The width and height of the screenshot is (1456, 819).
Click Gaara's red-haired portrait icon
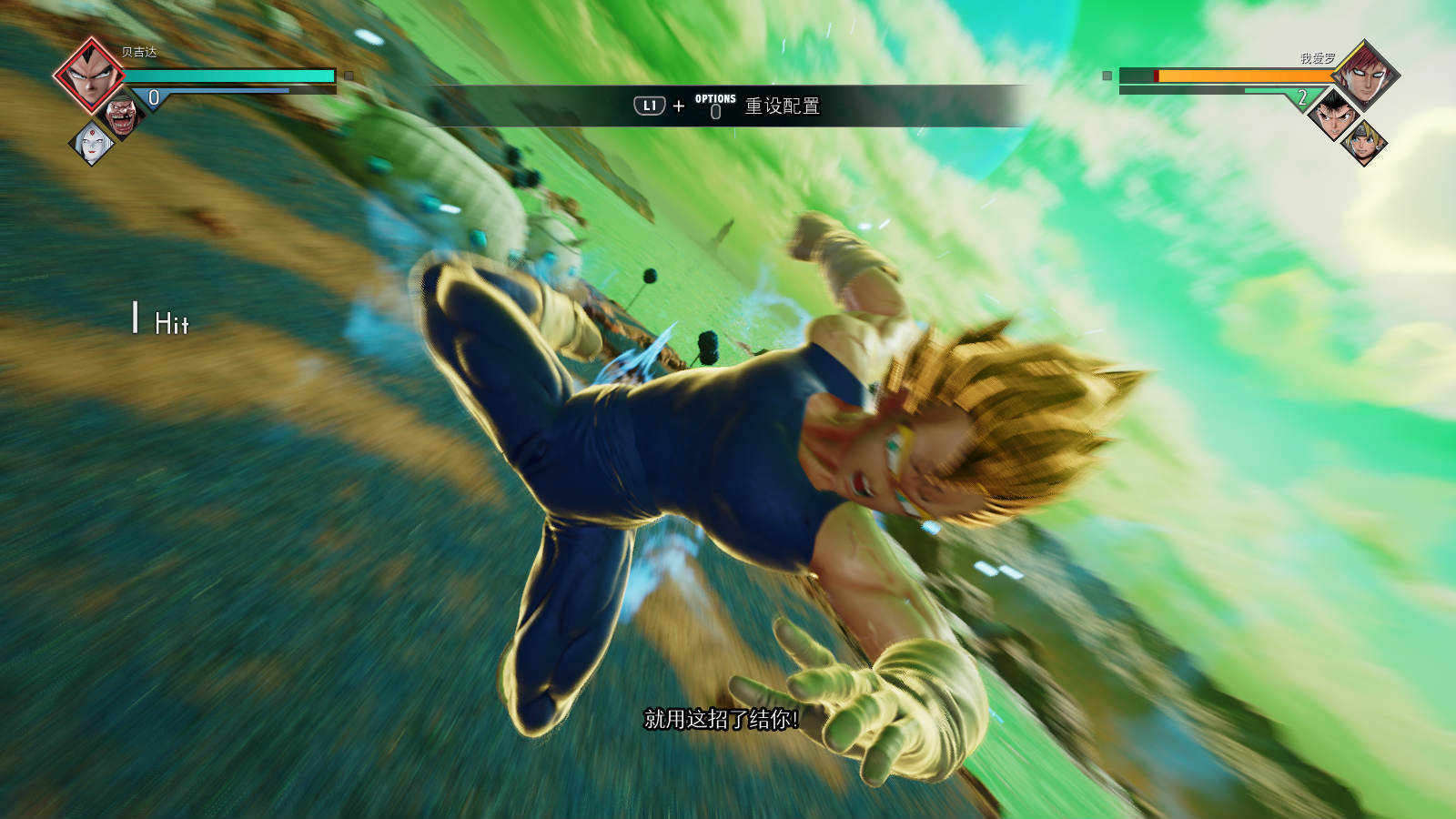pos(1365,75)
